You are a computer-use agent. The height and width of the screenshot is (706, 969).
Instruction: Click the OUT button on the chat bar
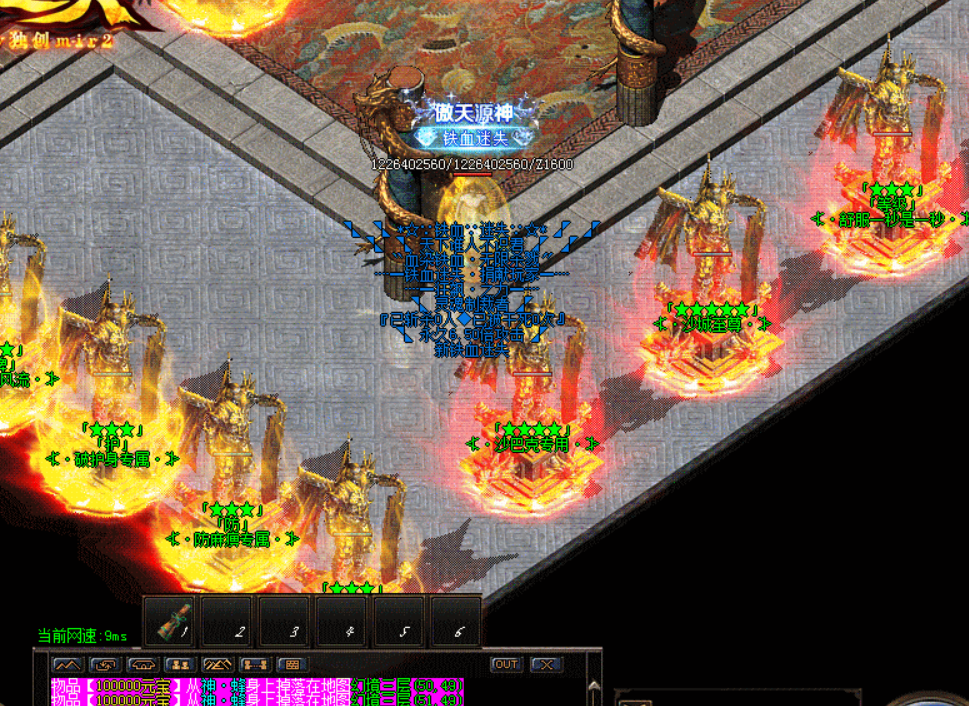tap(507, 664)
